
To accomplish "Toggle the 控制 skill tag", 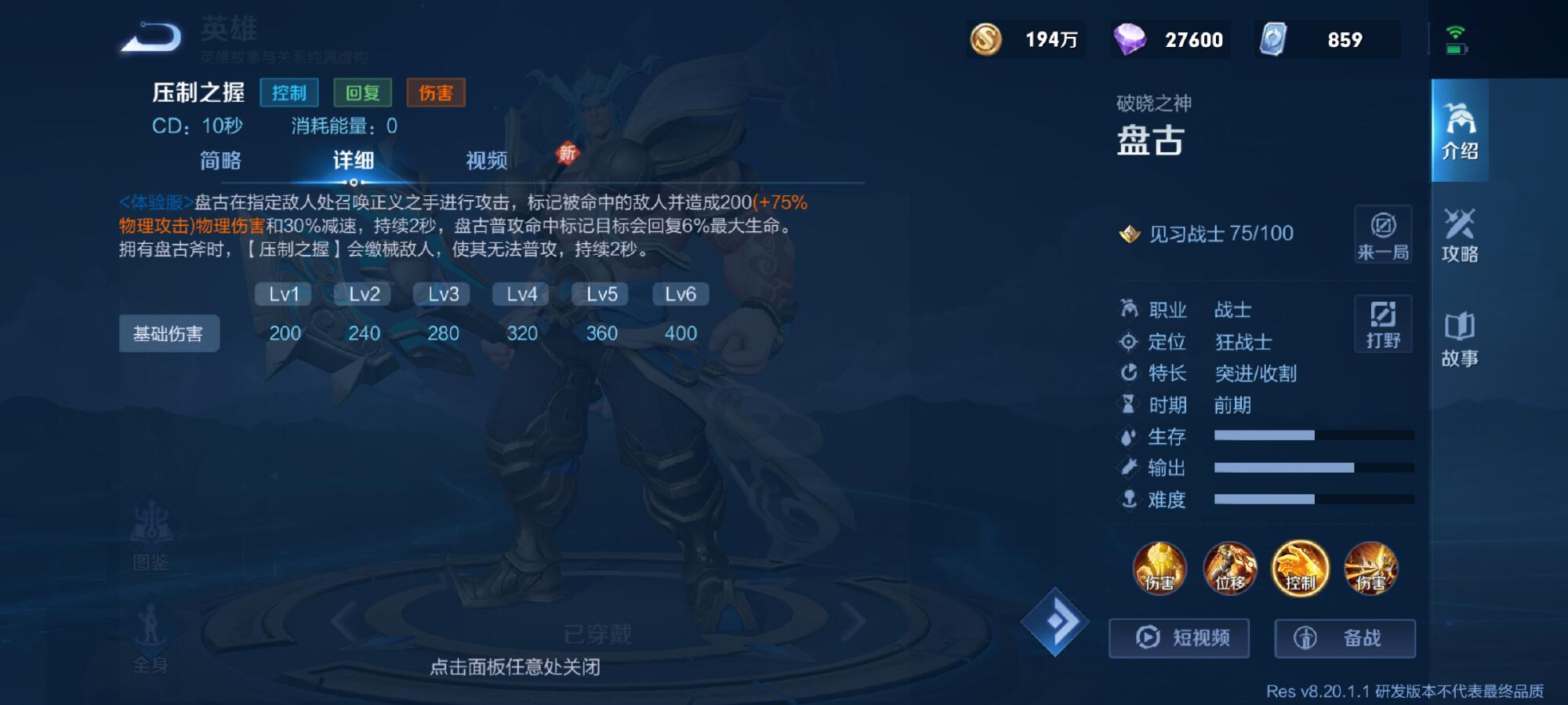I will pyautogui.click(x=290, y=93).
